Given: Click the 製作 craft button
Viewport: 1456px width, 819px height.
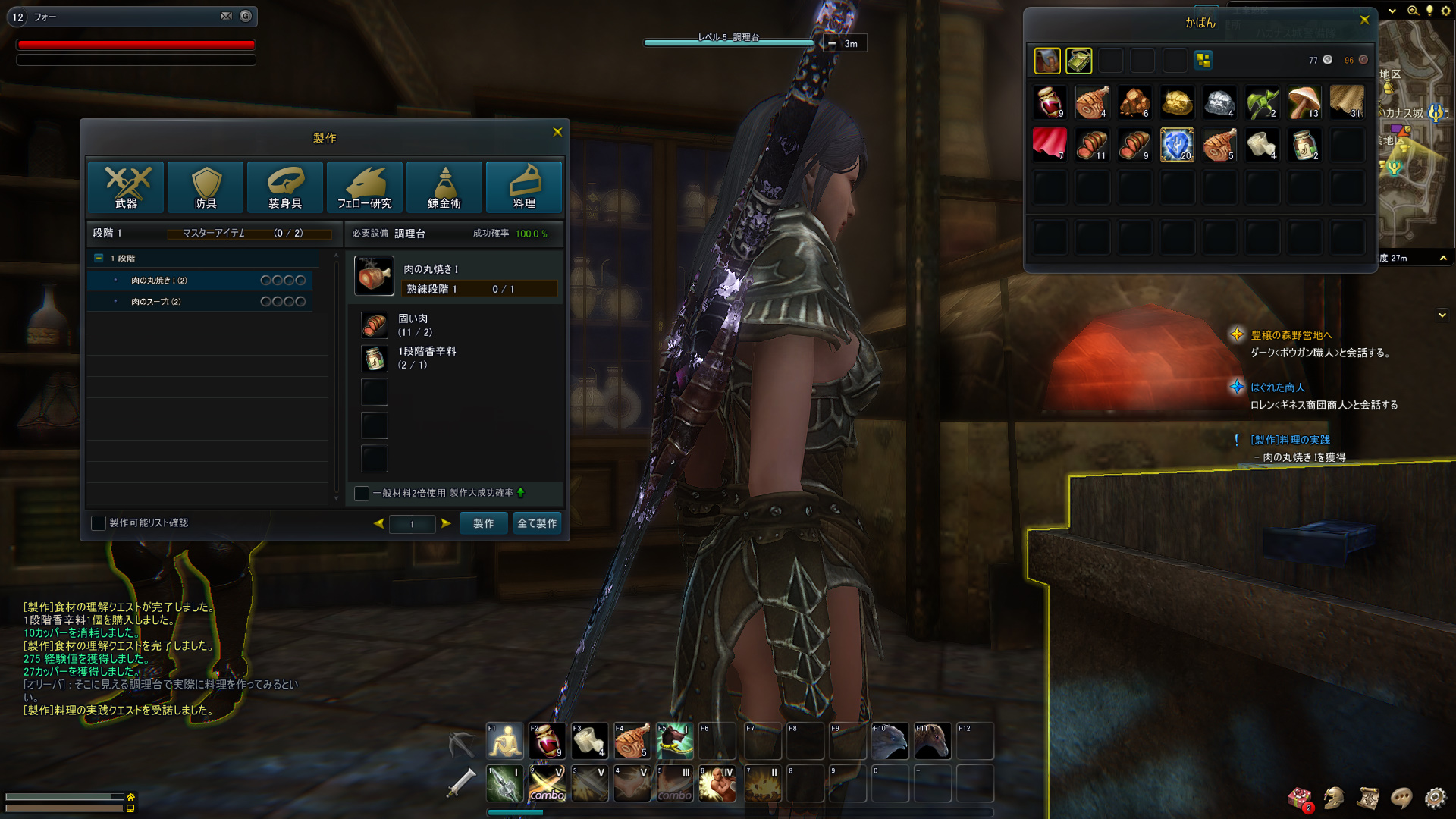Looking at the screenshot, I should 483,523.
